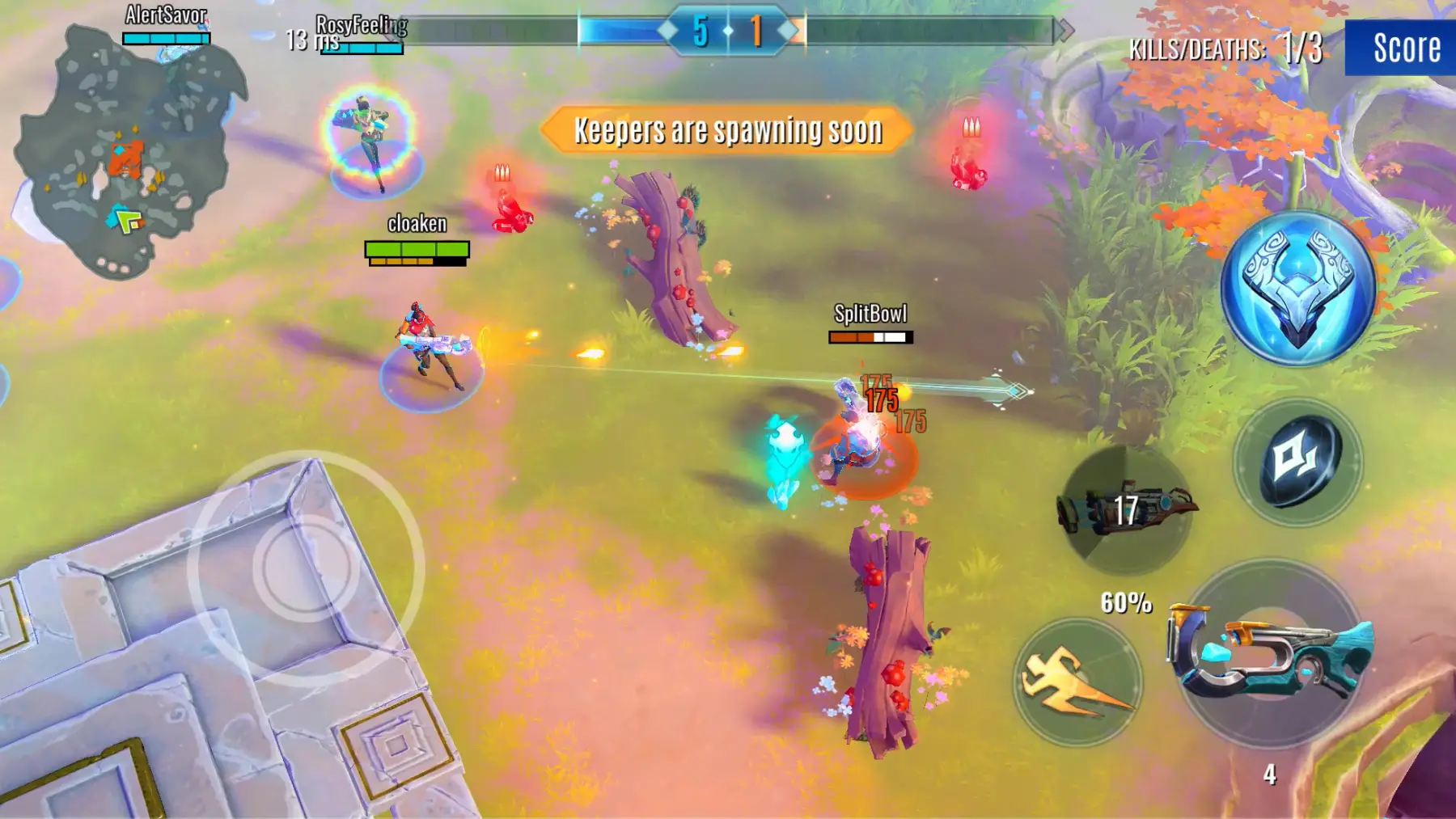
Task: Activate the blue horned mask ultimate ability
Action: 1297,289
